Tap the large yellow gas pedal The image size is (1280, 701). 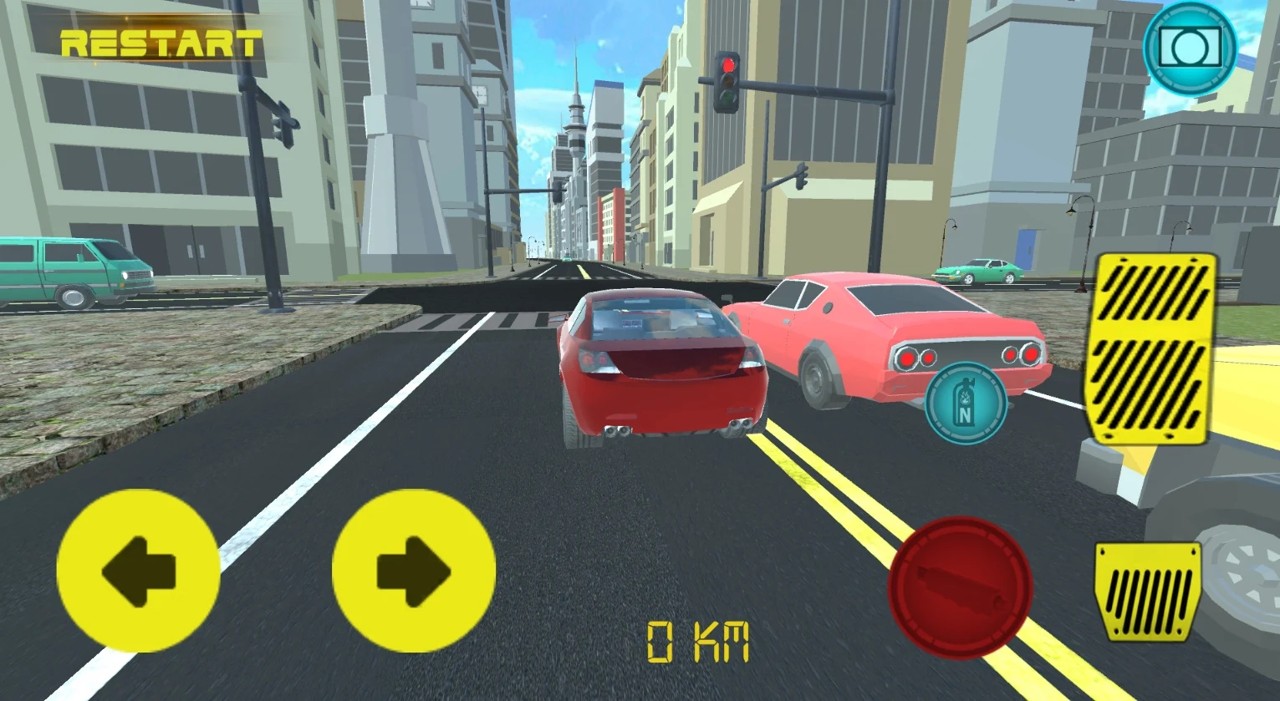[1151, 347]
